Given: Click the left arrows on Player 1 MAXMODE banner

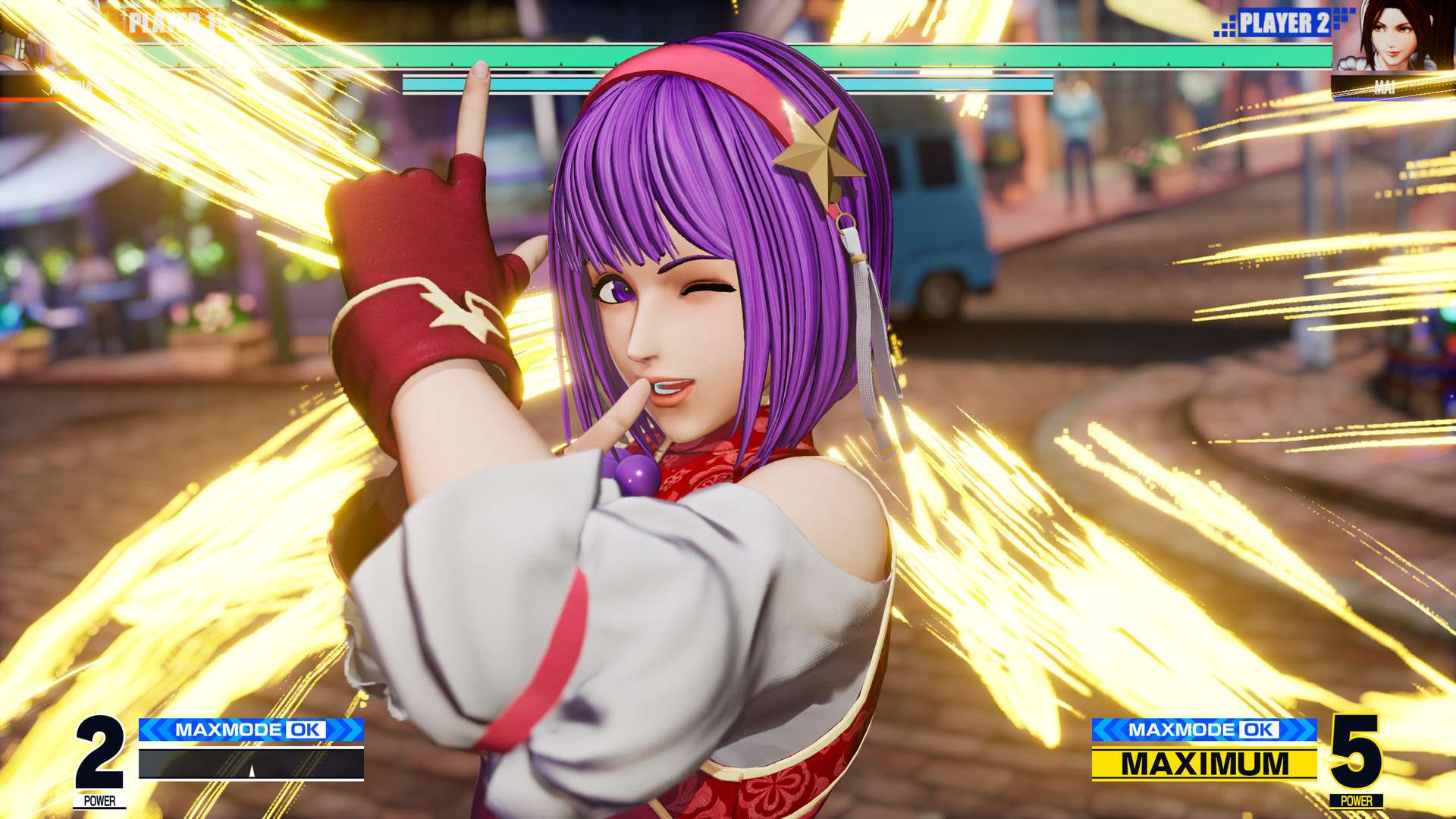Looking at the screenshot, I should click(154, 730).
